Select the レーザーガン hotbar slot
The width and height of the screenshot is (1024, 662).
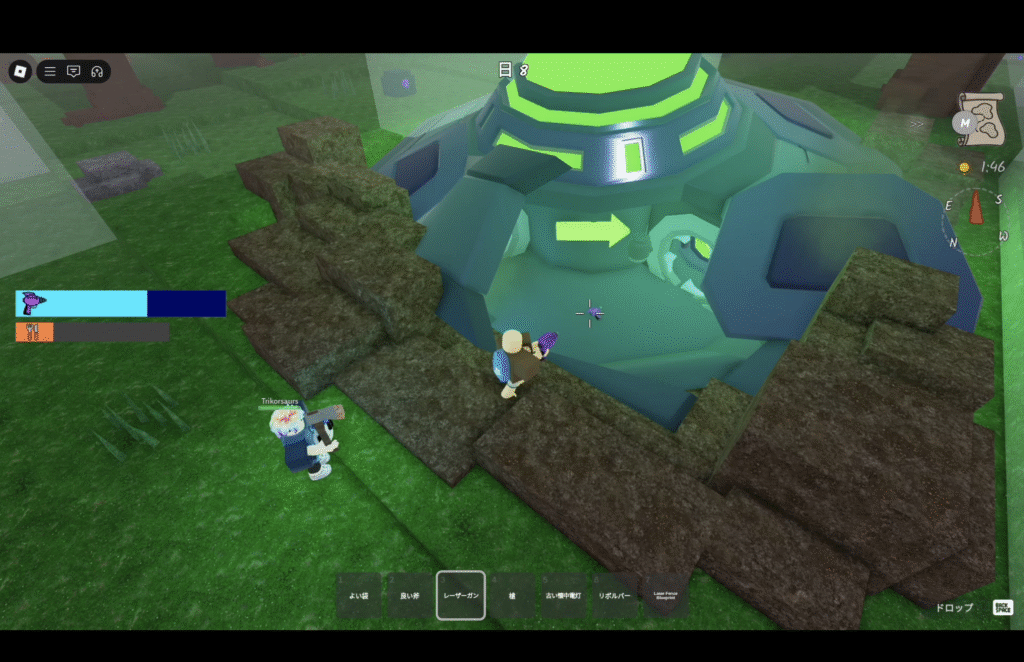click(x=461, y=595)
